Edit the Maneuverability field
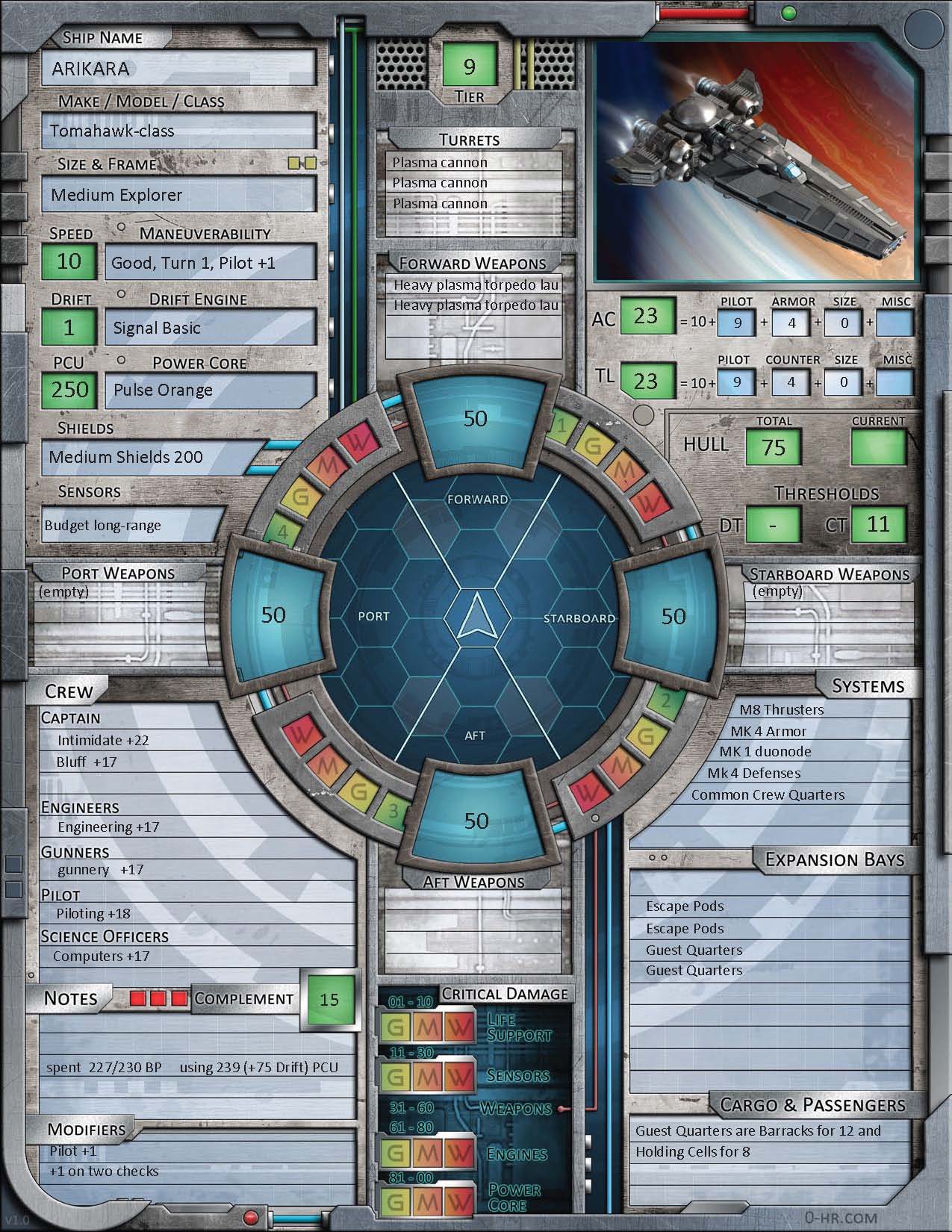 tap(210, 263)
